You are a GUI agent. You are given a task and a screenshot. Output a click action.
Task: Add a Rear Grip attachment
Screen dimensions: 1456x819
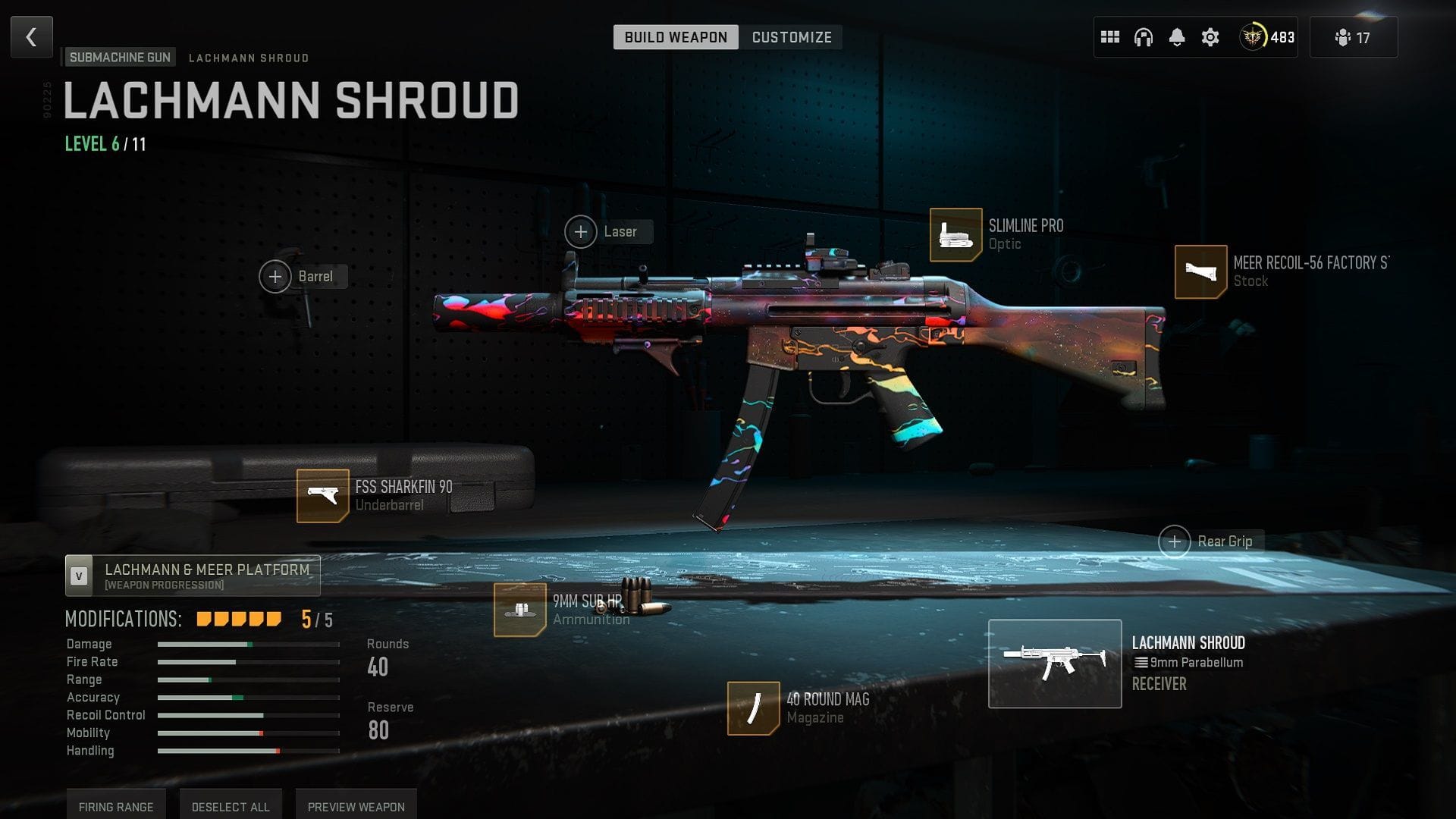pyautogui.click(x=1175, y=541)
